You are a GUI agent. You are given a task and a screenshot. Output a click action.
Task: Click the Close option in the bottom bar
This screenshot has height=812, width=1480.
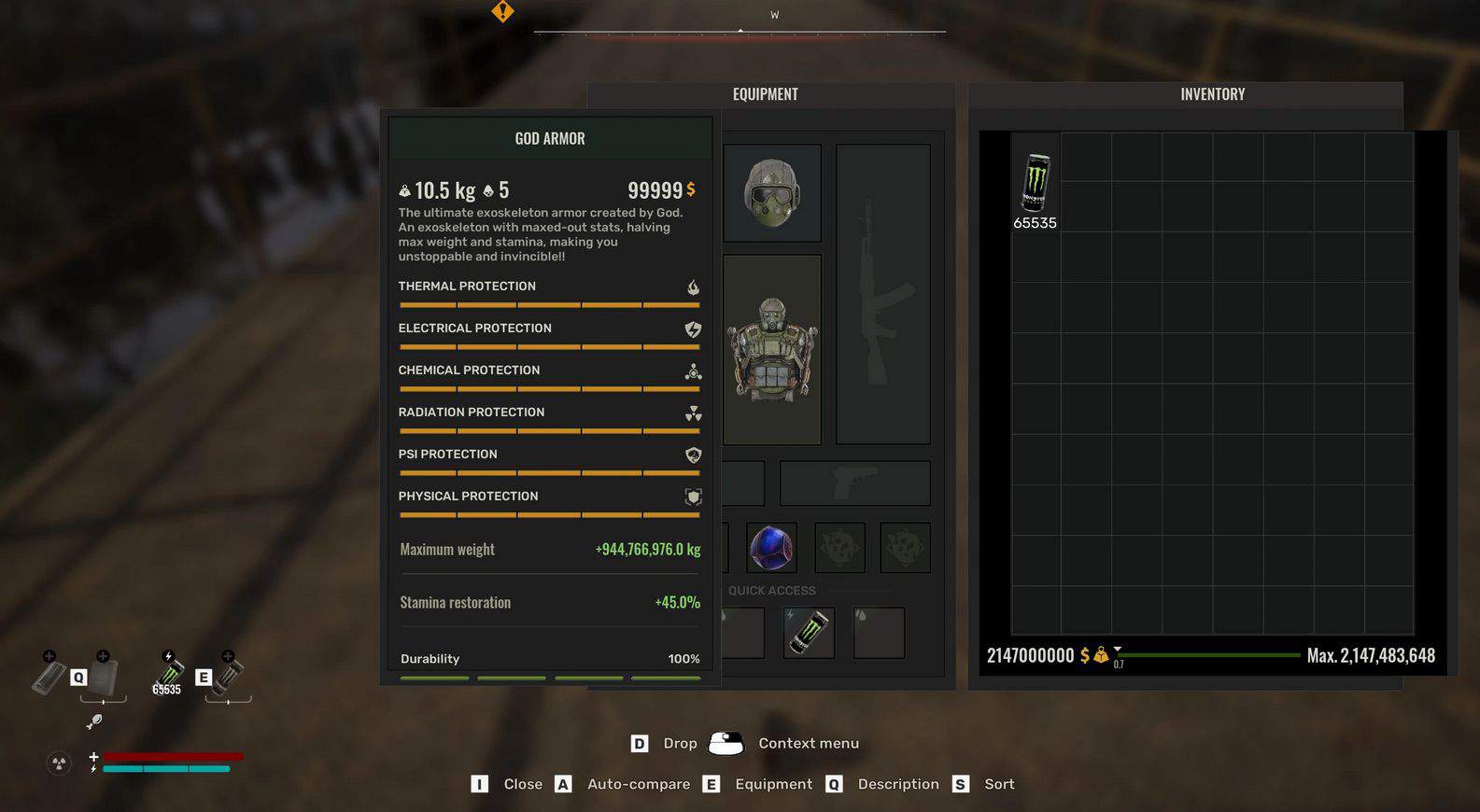(x=522, y=784)
